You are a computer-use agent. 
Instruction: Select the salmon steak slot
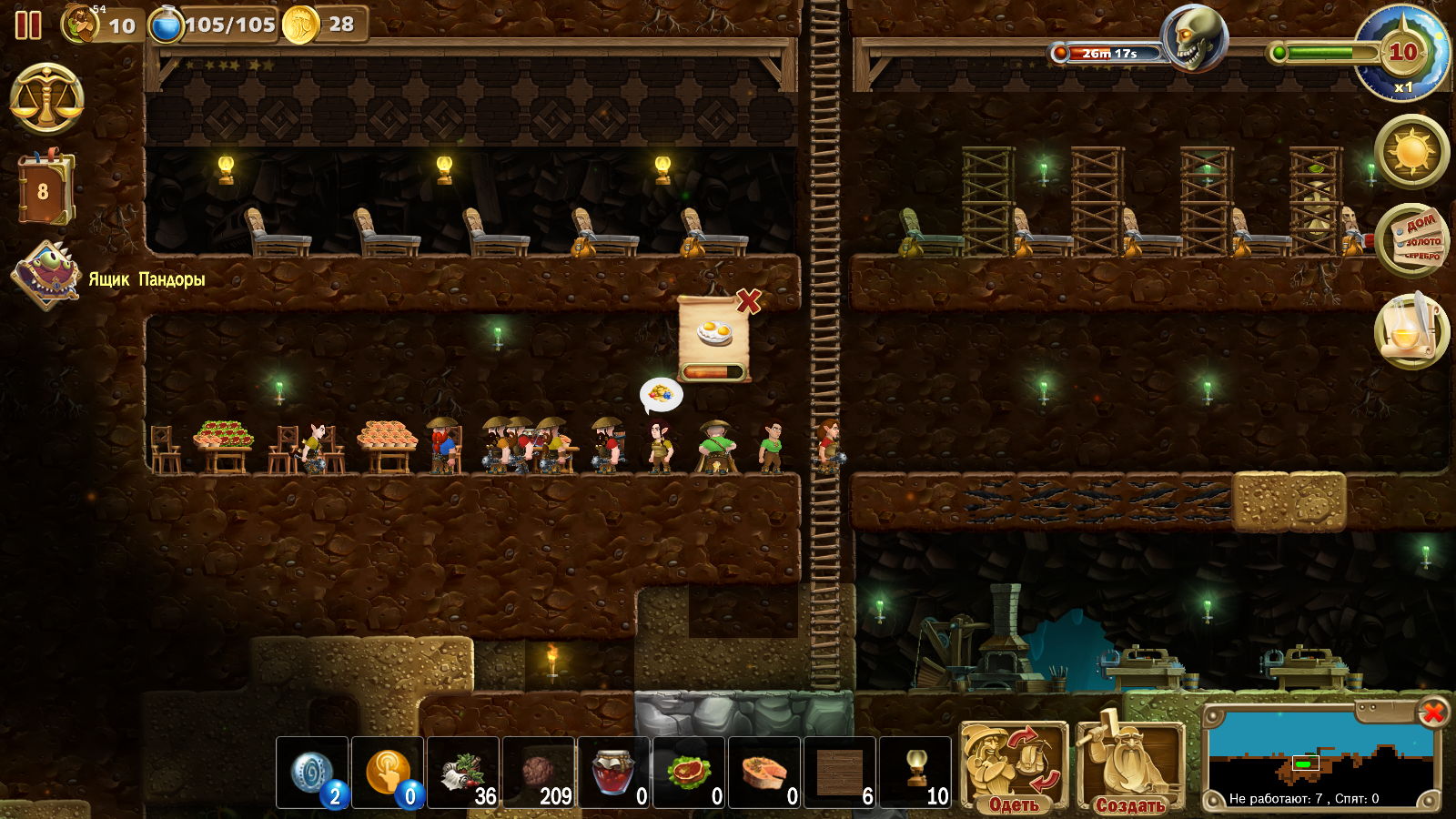tap(765, 773)
